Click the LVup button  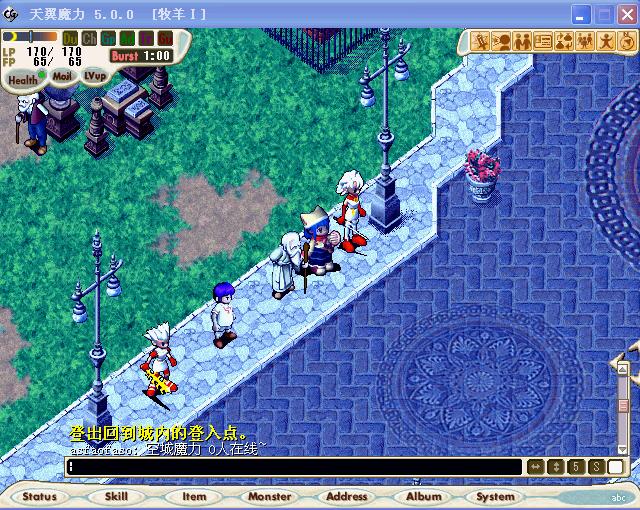95,75
